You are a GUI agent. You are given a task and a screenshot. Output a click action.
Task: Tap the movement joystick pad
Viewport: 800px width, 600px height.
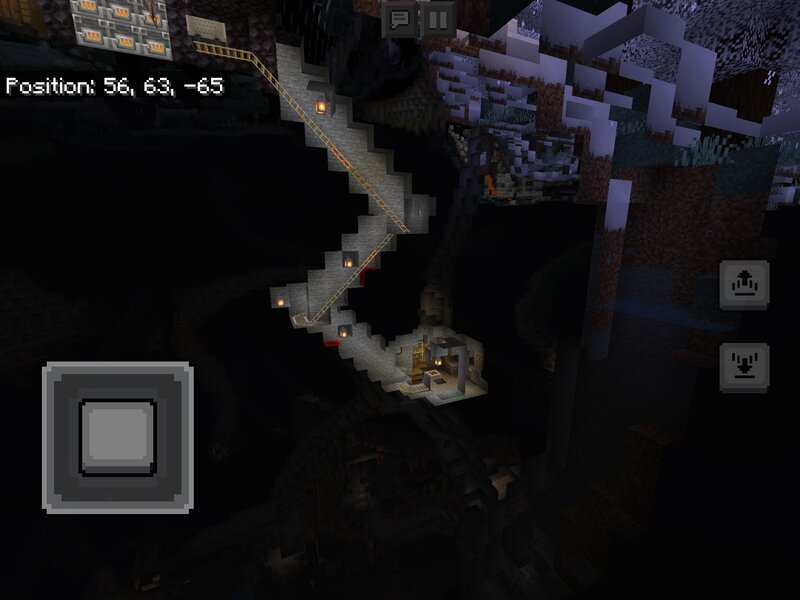118,438
